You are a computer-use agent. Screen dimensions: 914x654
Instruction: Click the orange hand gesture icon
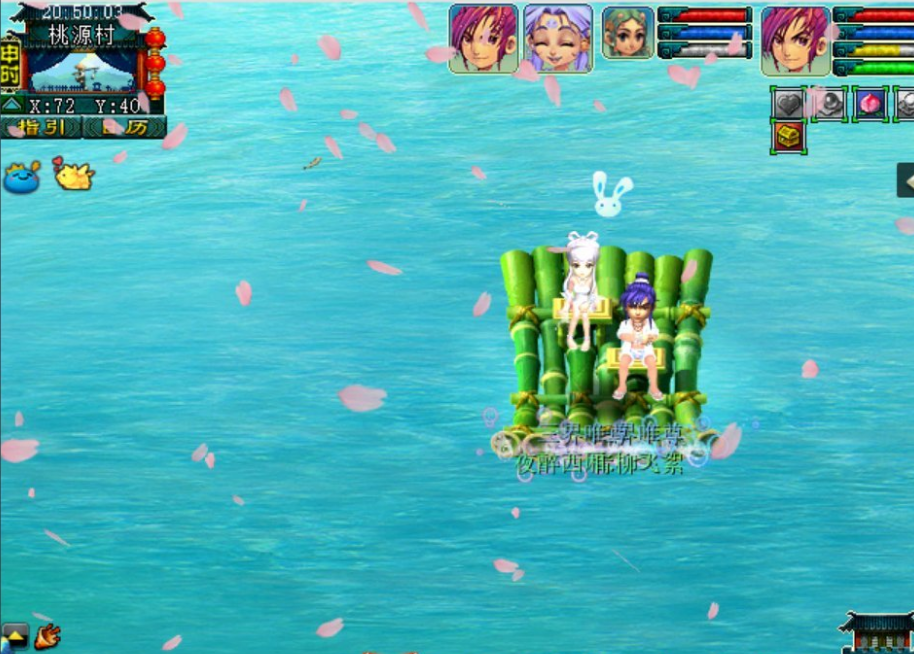[47, 635]
